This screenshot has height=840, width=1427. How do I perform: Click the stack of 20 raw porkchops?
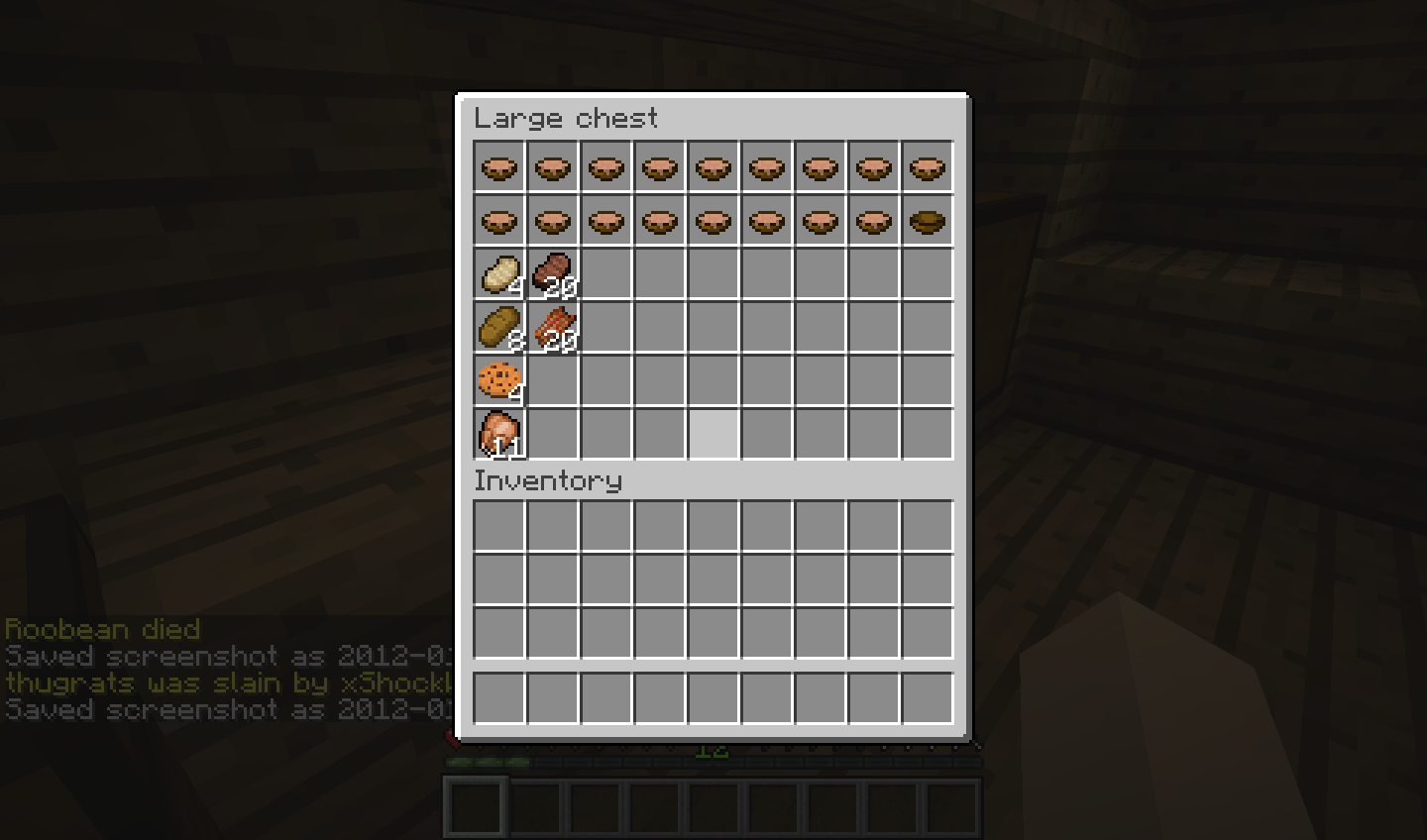553,328
